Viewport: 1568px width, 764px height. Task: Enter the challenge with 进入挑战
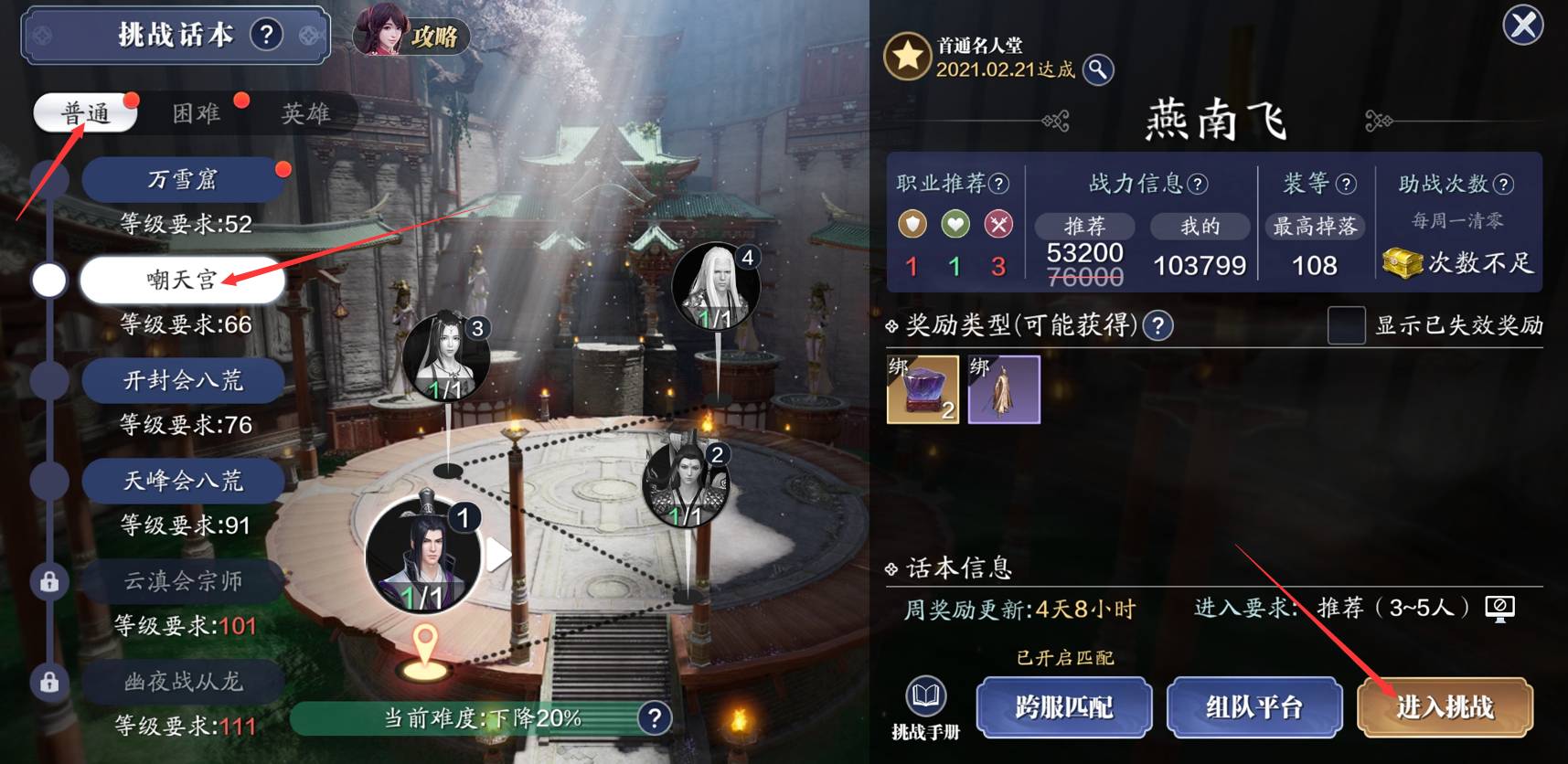[1445, 706]
